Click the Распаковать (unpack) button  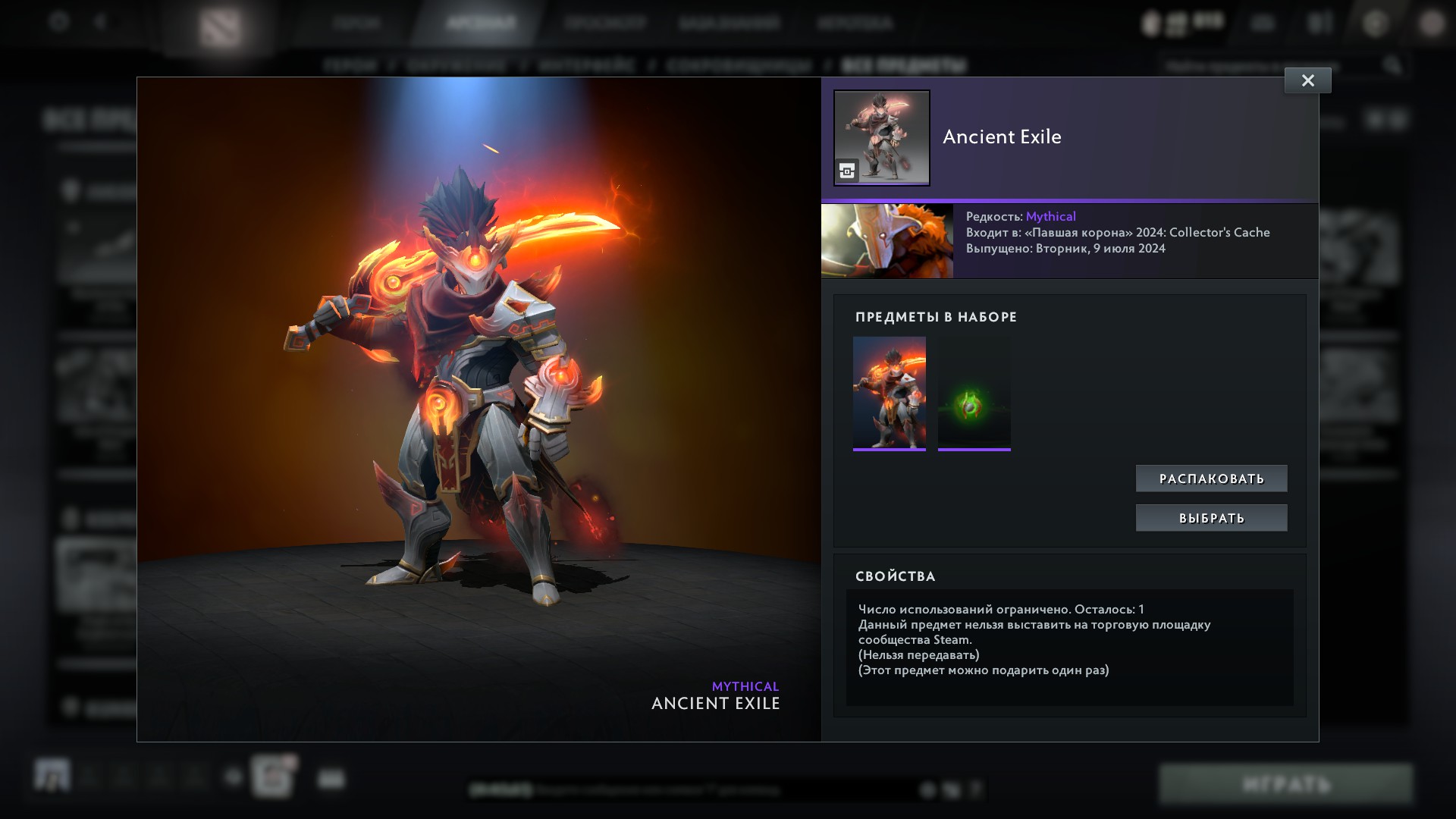point(1211,479)
